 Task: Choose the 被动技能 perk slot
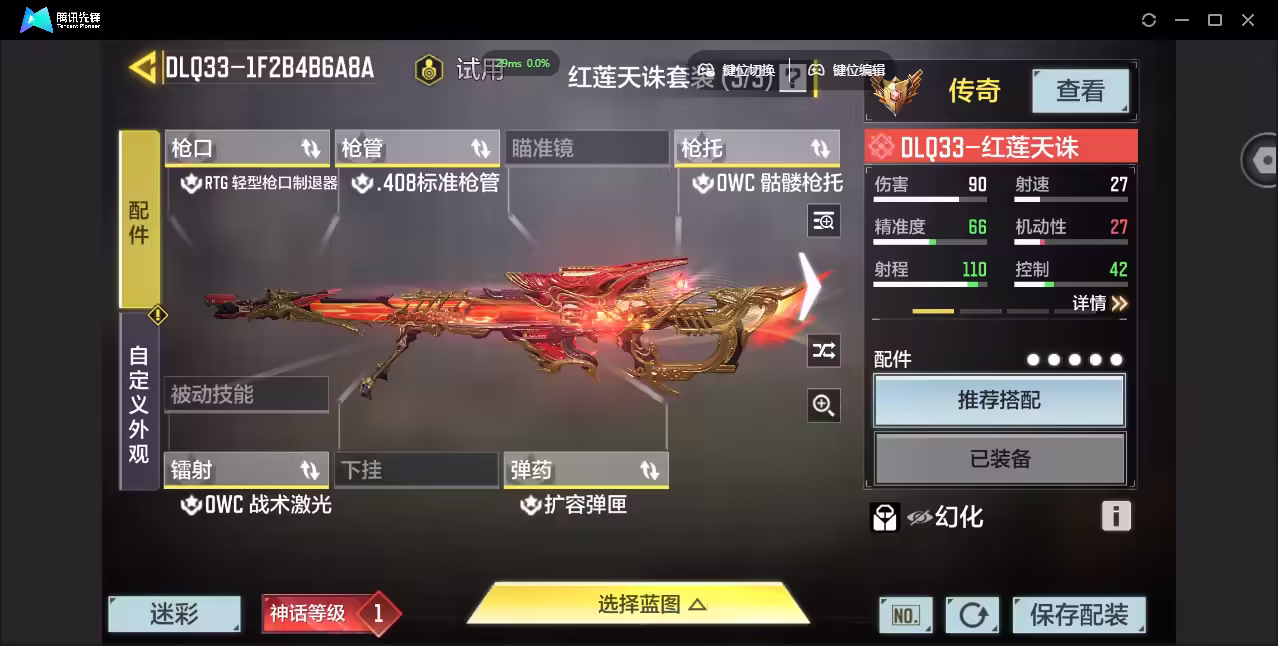(246, 395)
